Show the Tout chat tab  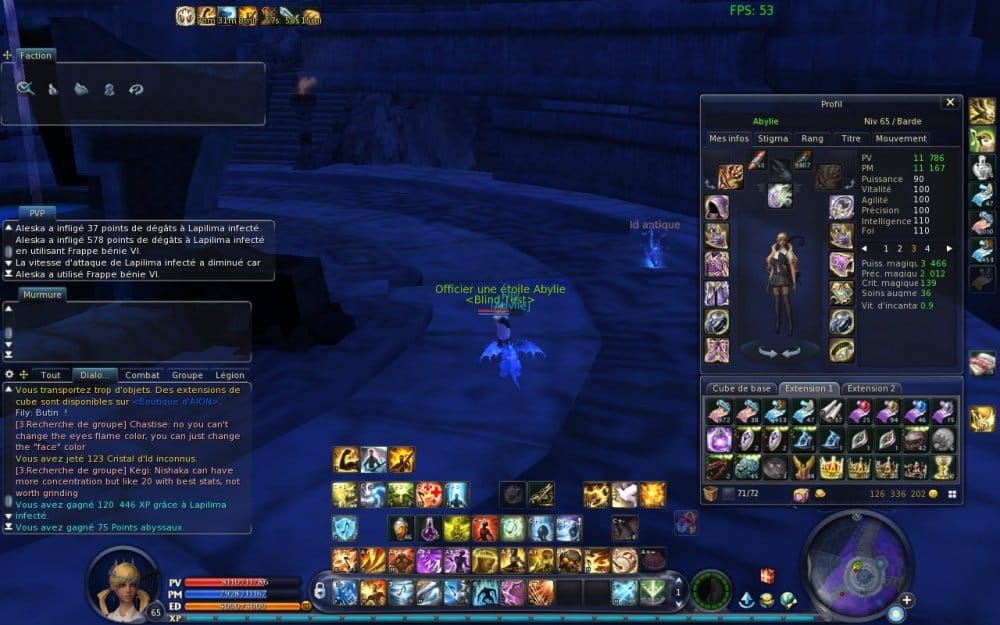[50, 375]
